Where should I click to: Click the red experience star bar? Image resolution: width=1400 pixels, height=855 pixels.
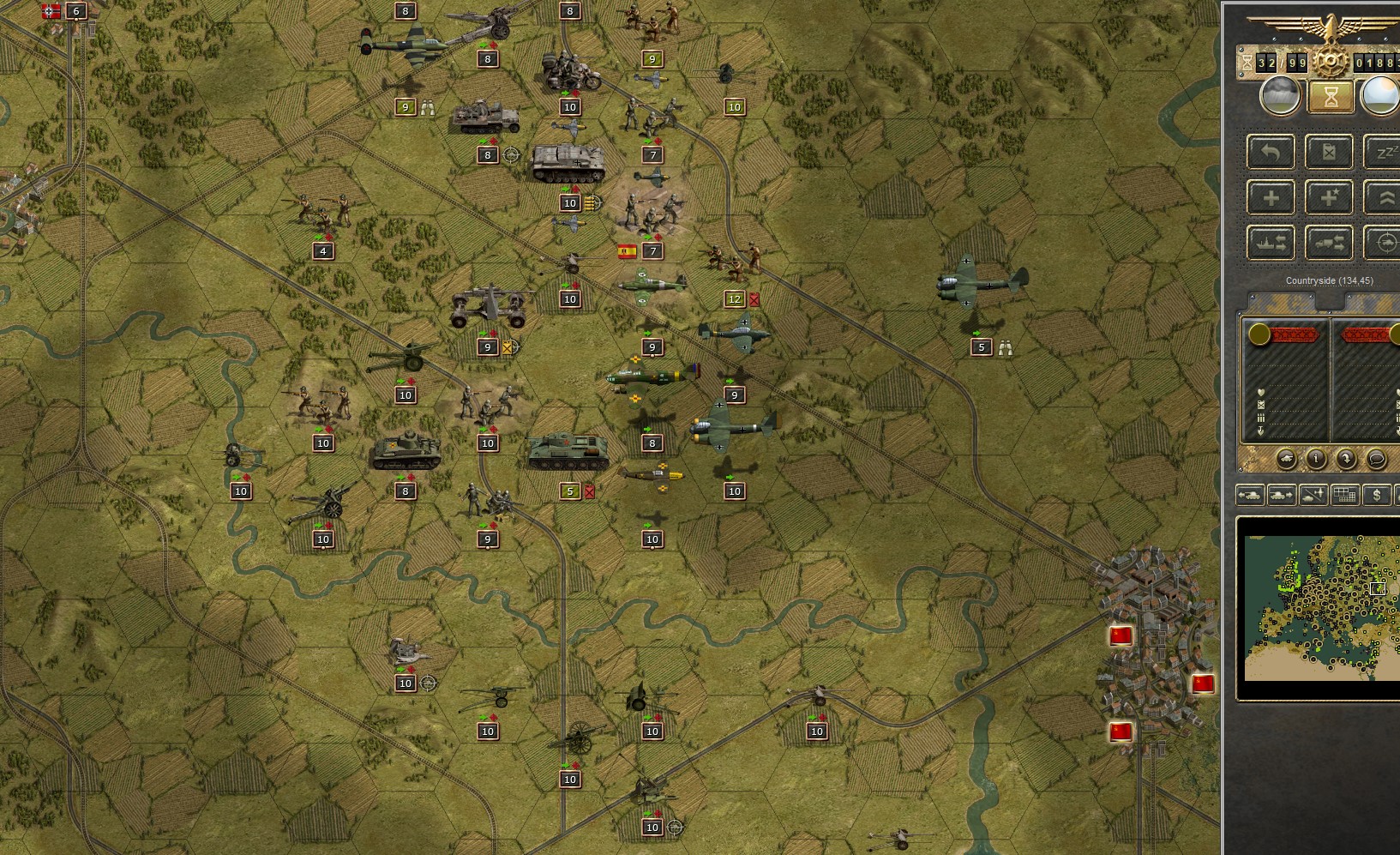click(x=1295, y=335)
